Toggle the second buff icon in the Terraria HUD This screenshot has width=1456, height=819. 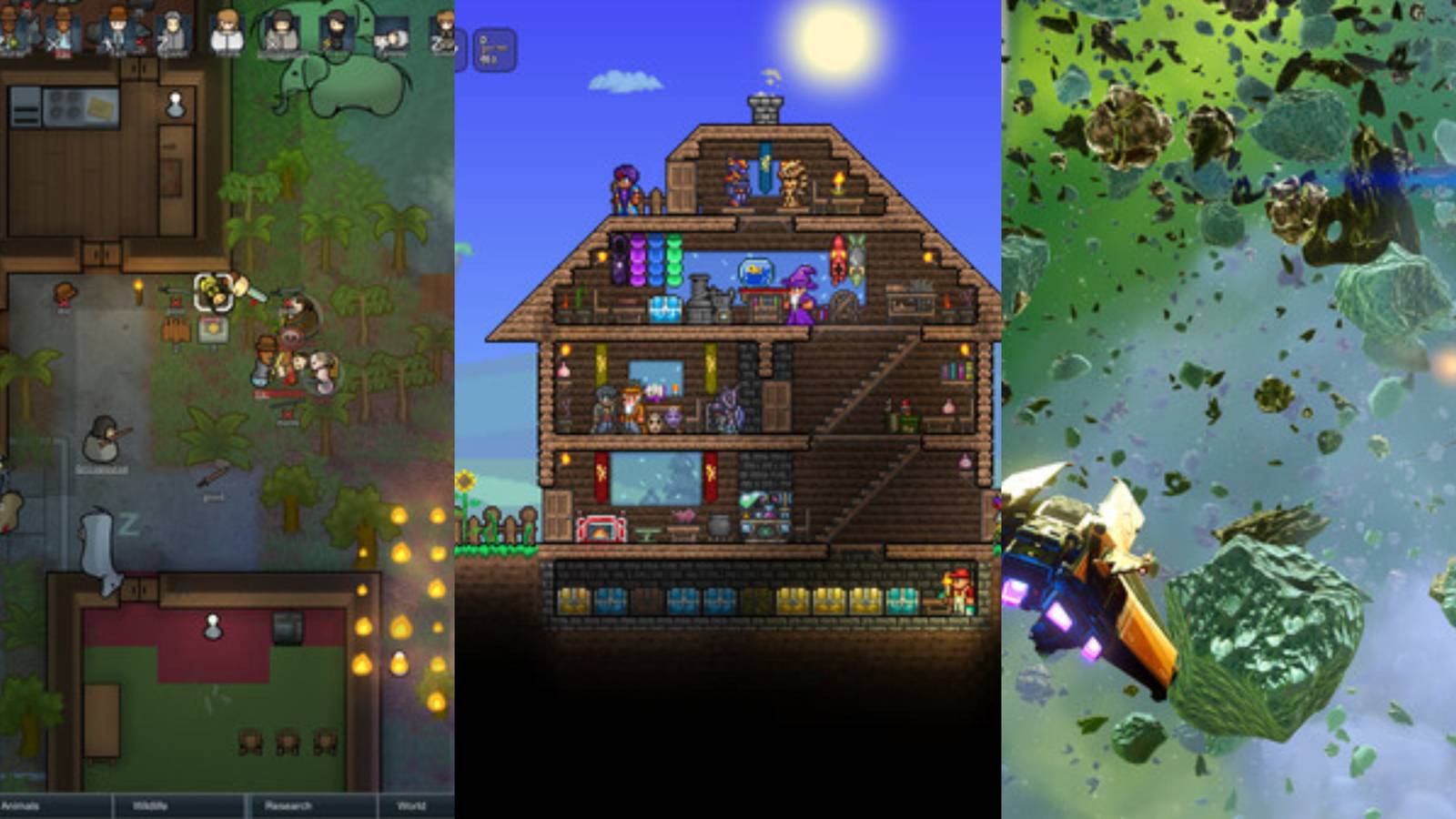[x=494, y=50]
